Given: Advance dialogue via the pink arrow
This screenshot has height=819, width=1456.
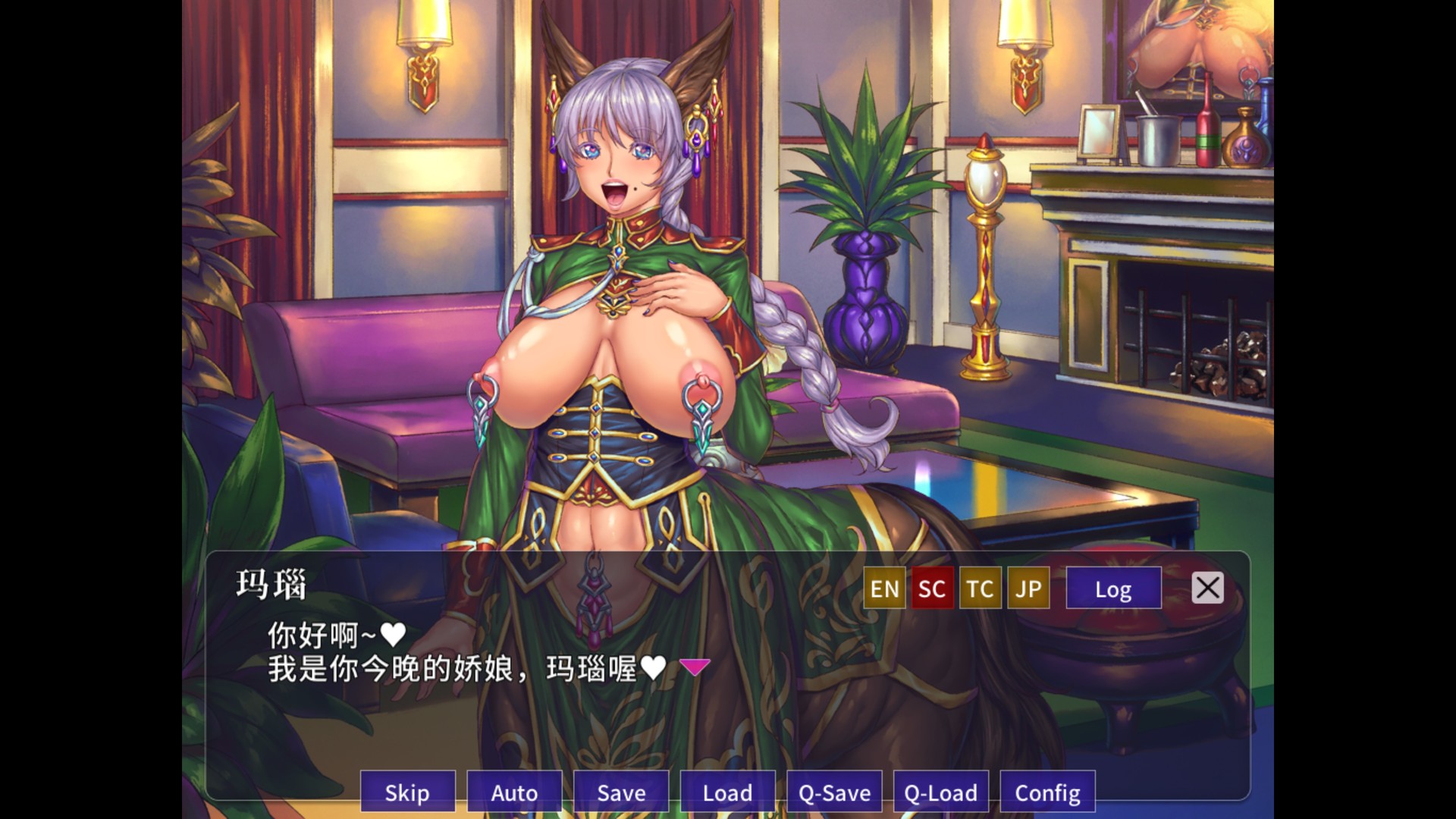Looking at the screenshot, I should [x=695, y=667].
